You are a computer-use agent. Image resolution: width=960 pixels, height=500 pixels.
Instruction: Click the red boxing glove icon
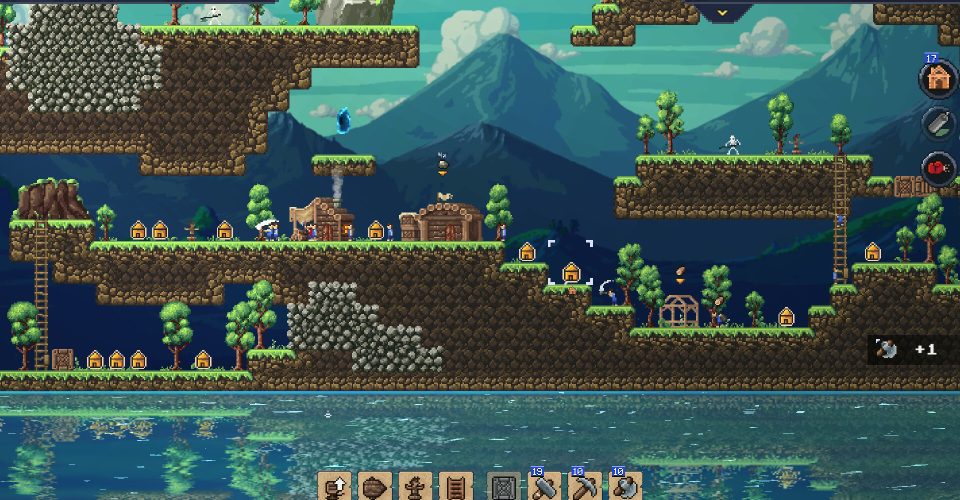pos(937,168)
